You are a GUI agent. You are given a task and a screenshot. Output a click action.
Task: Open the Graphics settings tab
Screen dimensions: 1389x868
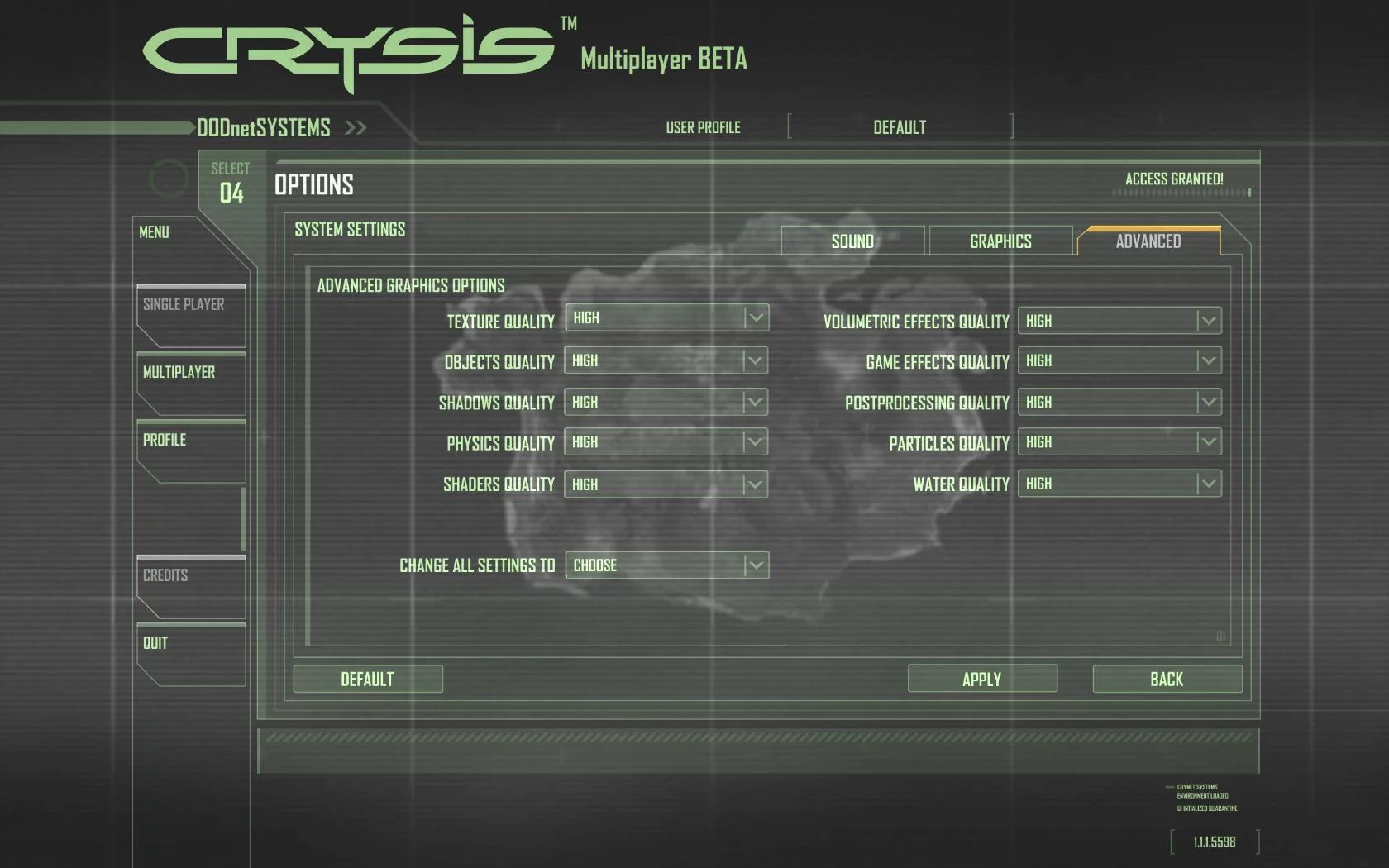click(1000, 241)
